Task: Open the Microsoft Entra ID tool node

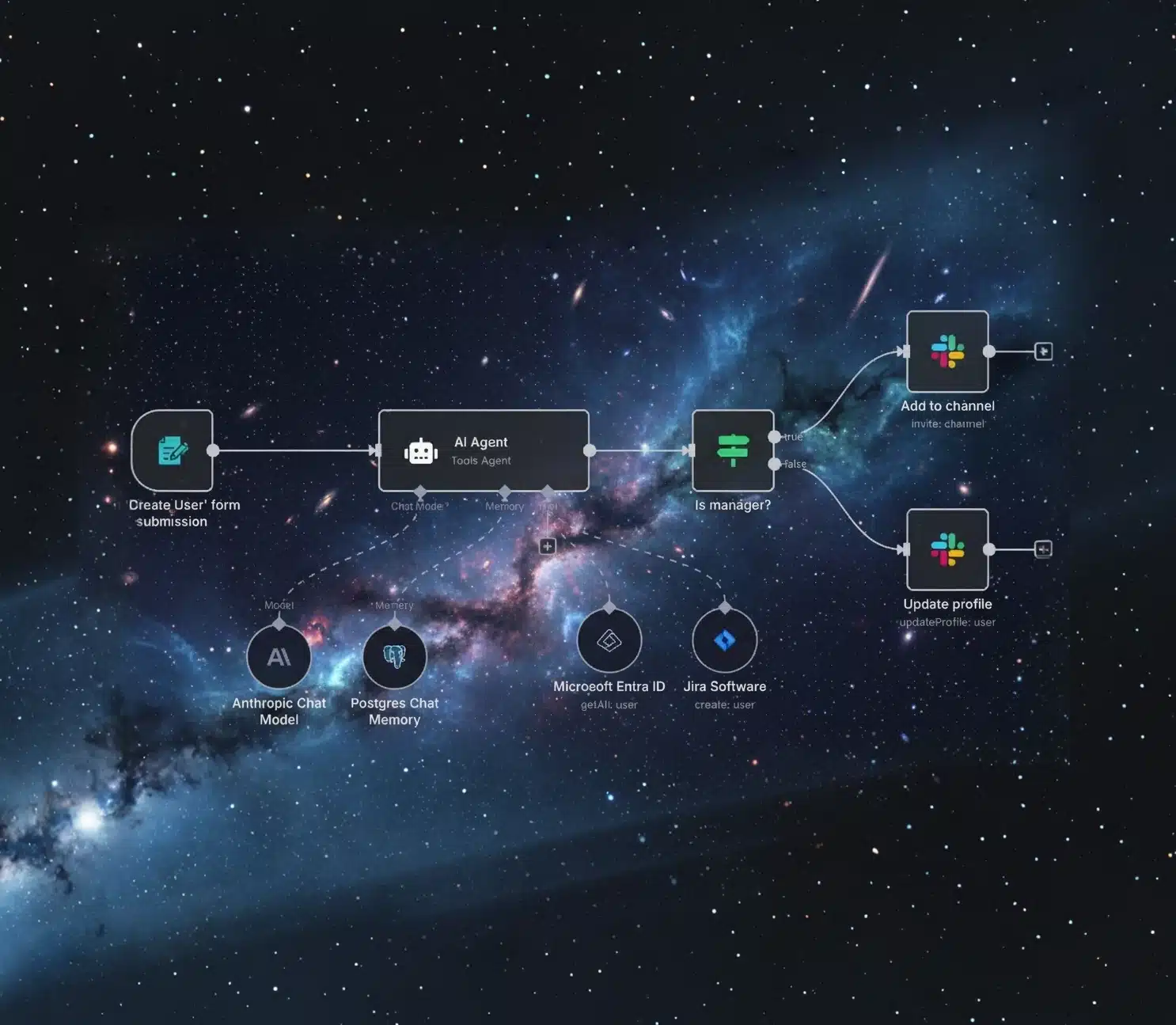Action: tap(609, 640)
